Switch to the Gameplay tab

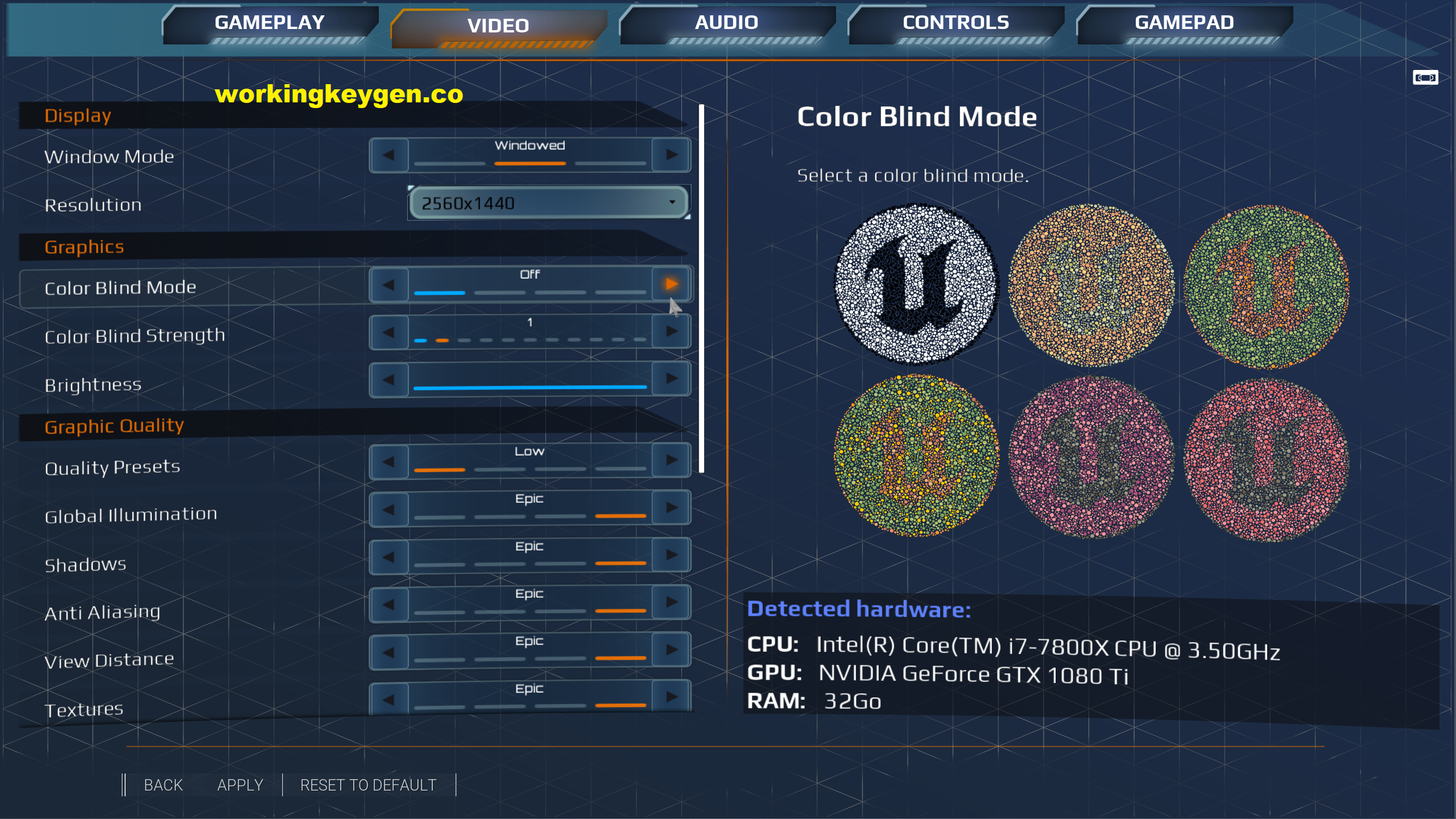(270, 23)
